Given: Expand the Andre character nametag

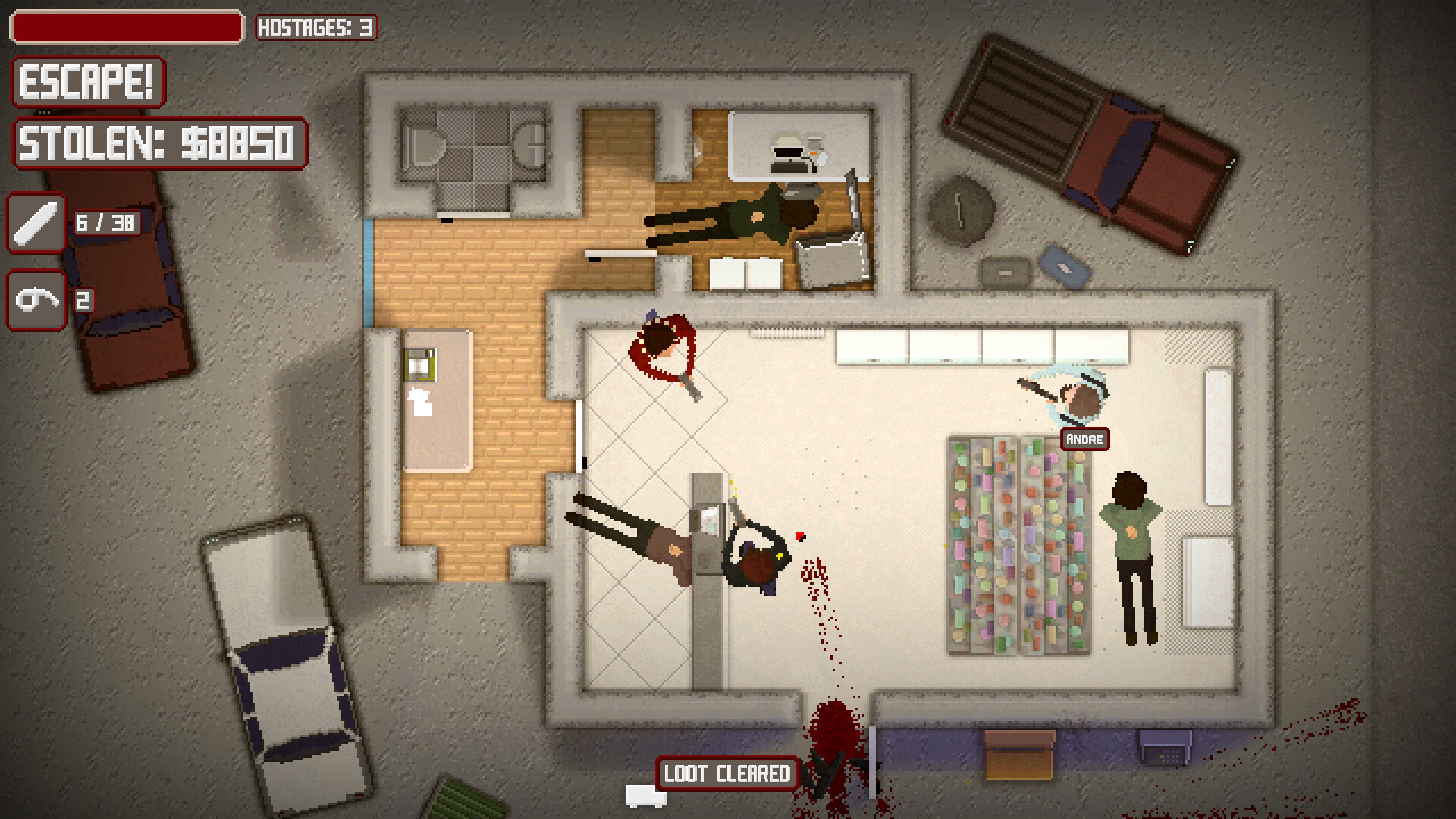Looking at the screenshot, I should pyautogui.click(x=1084, y=439).
